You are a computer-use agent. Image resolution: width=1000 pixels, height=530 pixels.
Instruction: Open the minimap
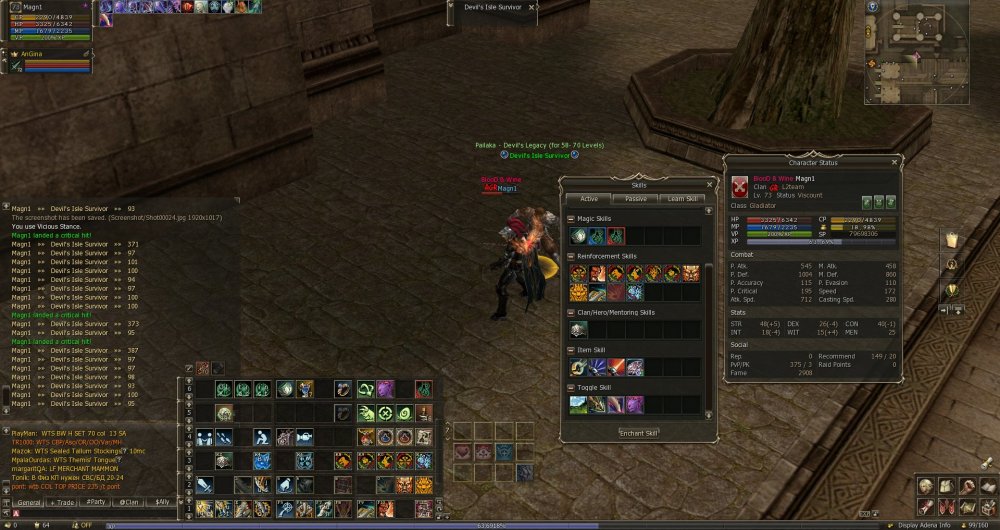tap(873, 8)
